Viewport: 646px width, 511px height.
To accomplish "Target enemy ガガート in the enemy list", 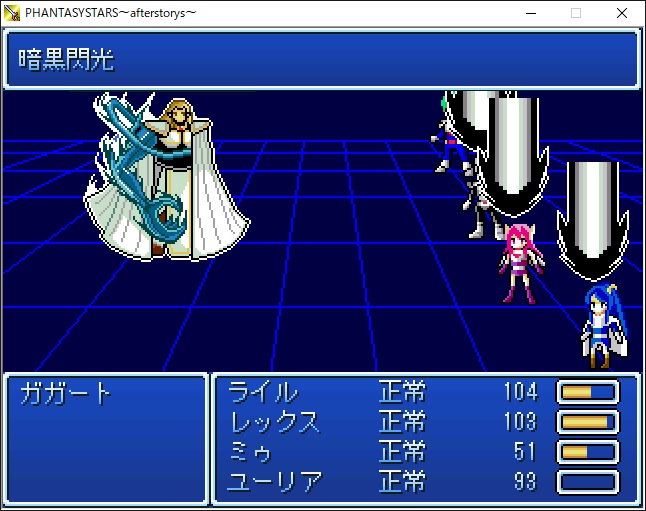I will click(x=66, y=392).
